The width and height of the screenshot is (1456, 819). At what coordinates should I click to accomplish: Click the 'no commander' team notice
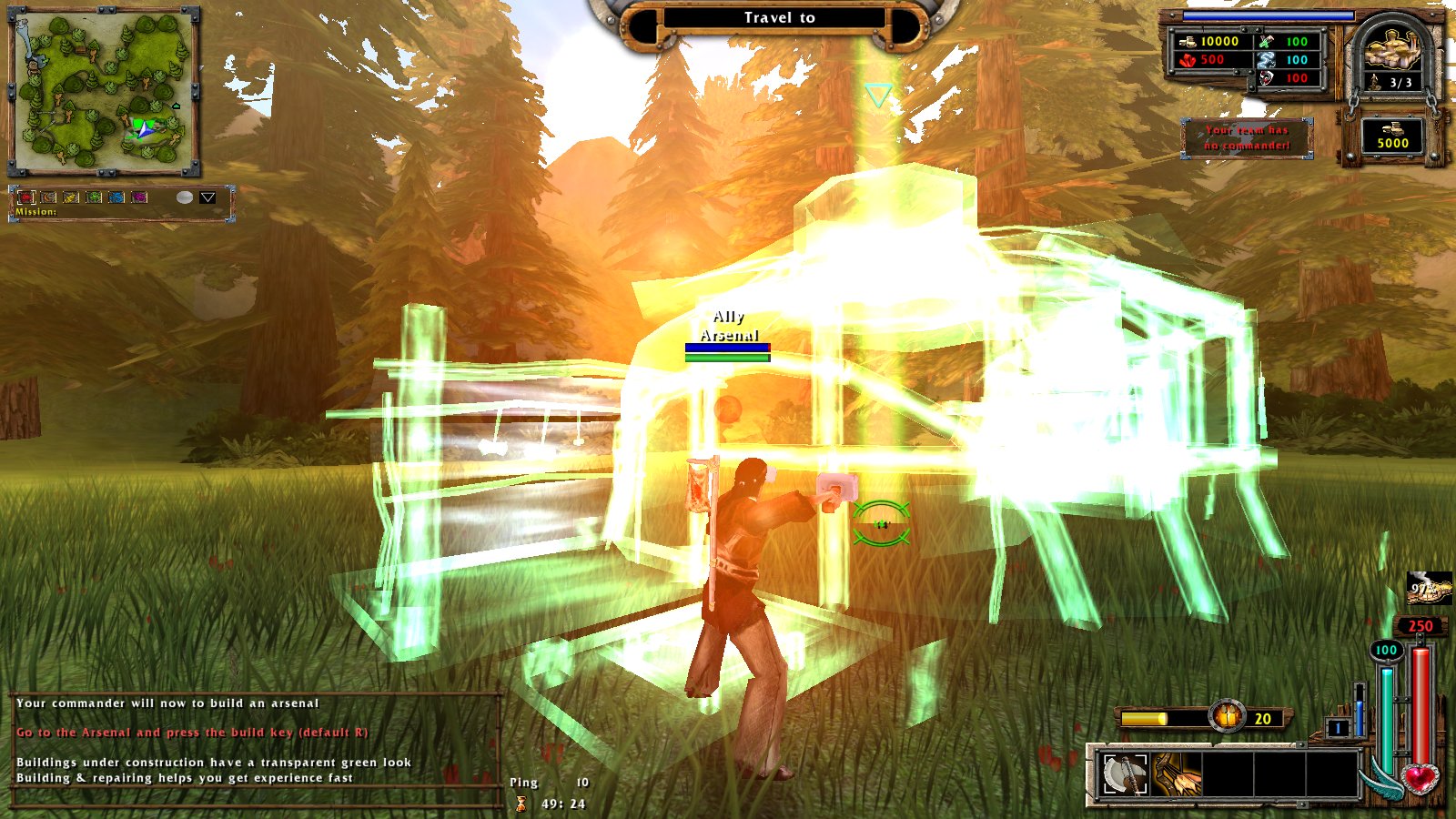1247,137
